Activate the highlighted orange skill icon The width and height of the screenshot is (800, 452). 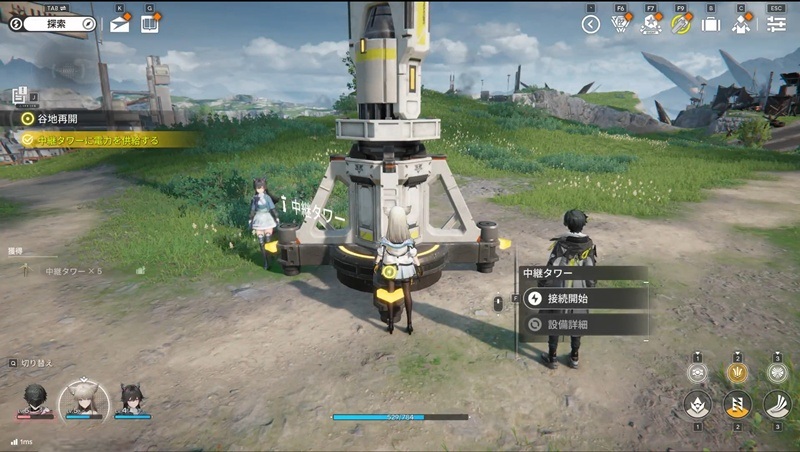click(x=737, y=405)
